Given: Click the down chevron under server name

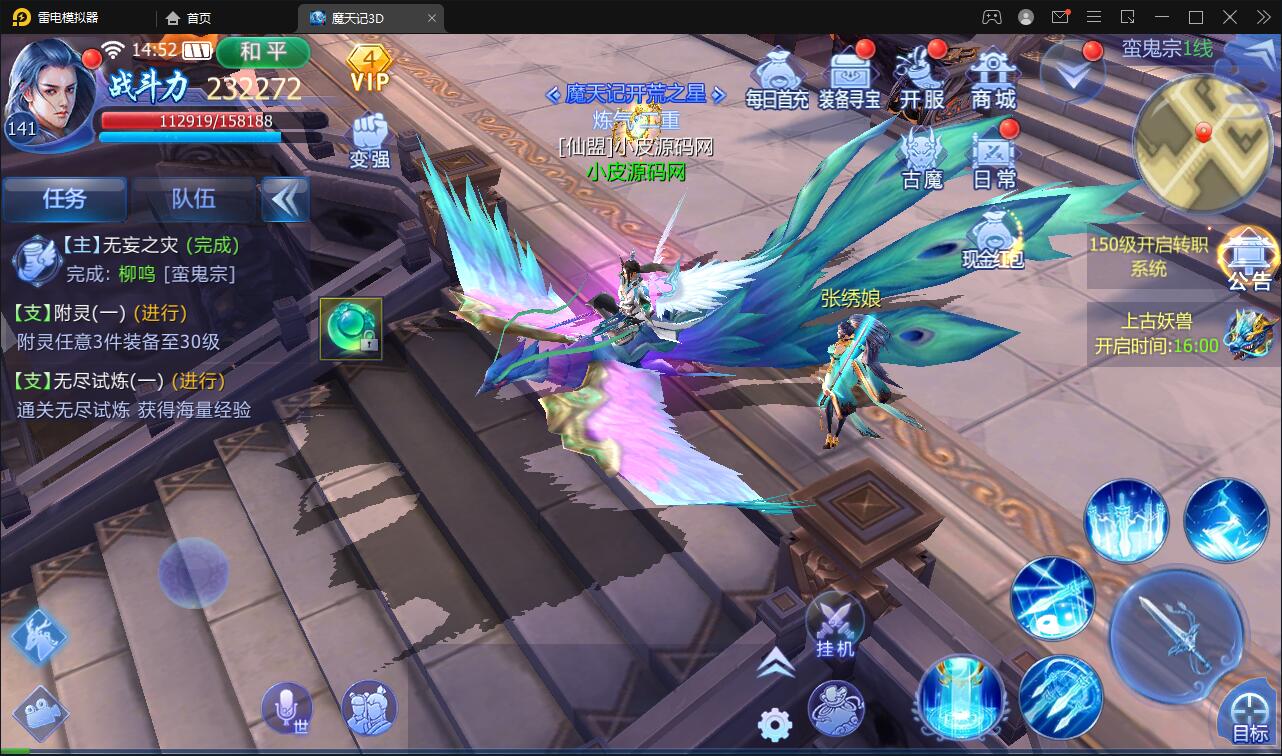Looking at the screenshot, I should pos(1074,73).
